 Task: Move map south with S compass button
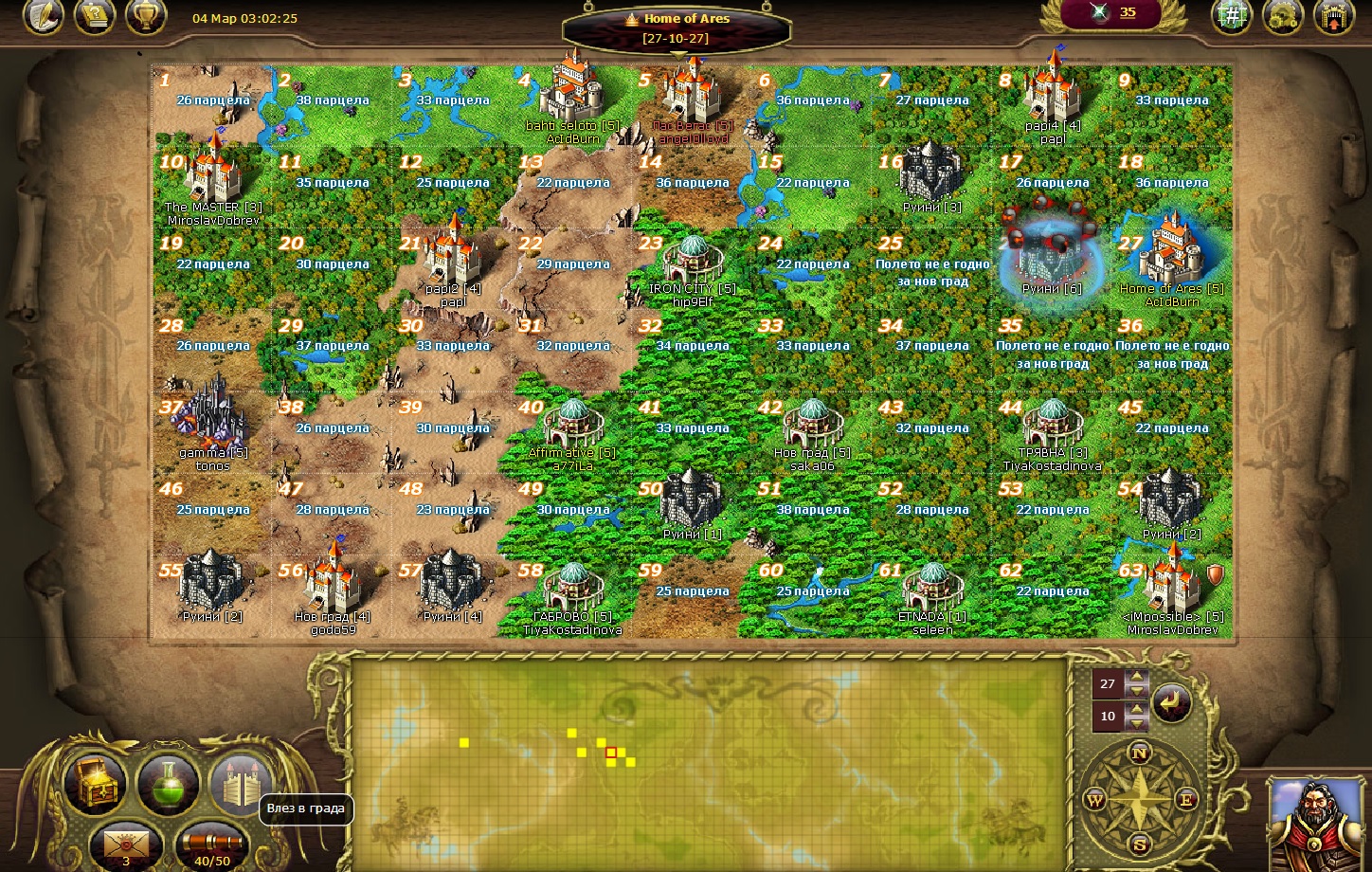coord(1140,844)
